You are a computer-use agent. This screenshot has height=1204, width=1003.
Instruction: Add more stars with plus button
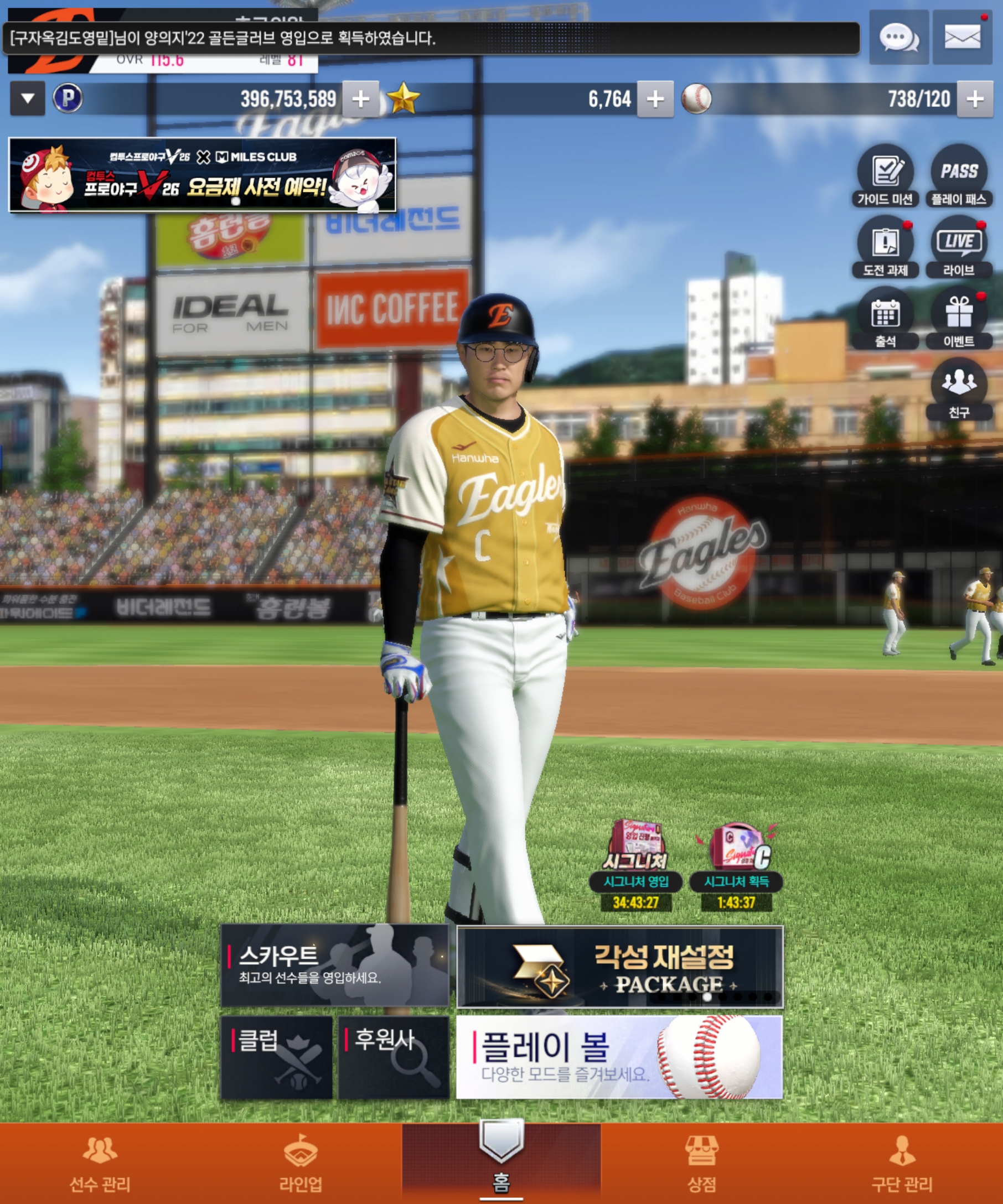coord(655,99)
